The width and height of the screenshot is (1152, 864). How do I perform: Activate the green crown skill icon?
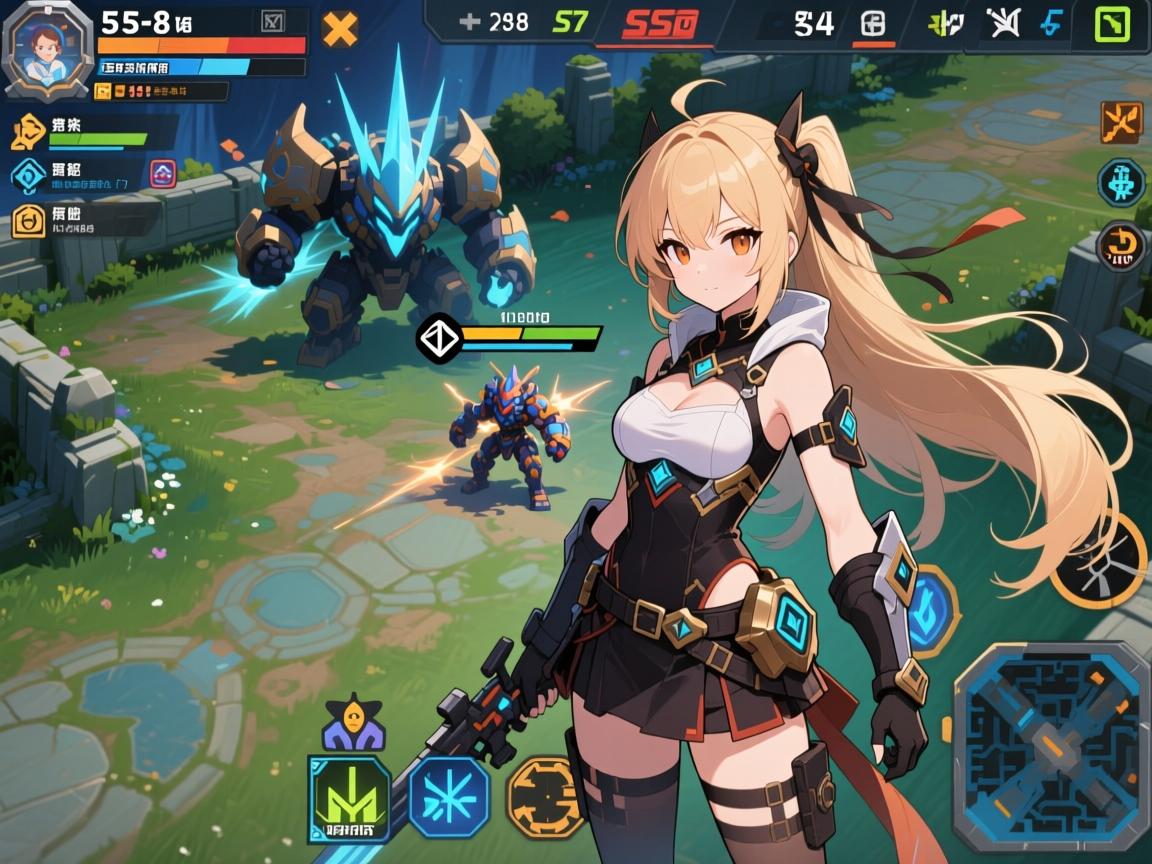click(x=350, y=798)
